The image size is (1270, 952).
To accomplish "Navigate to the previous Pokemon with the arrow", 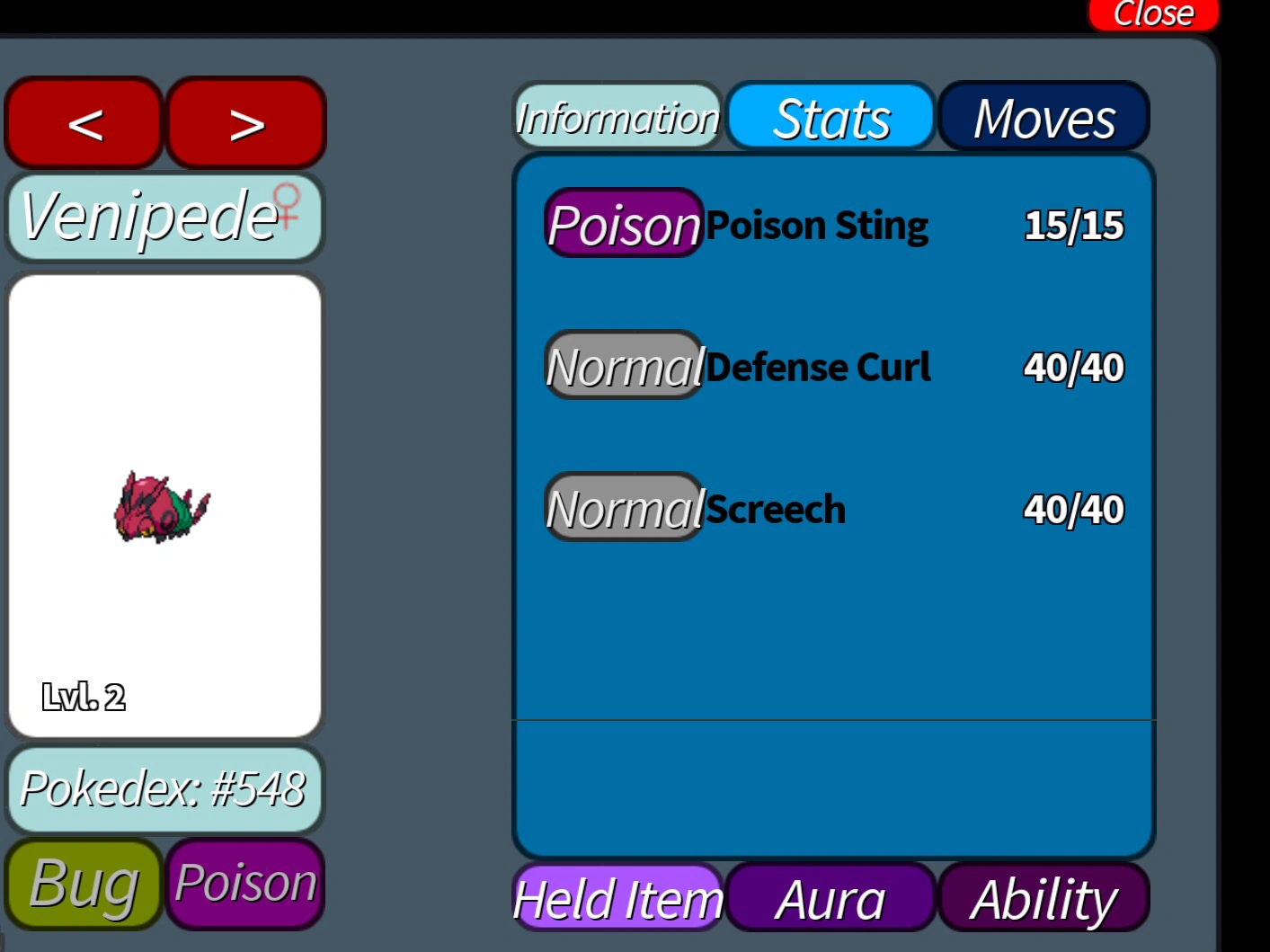I will point(83,123).
